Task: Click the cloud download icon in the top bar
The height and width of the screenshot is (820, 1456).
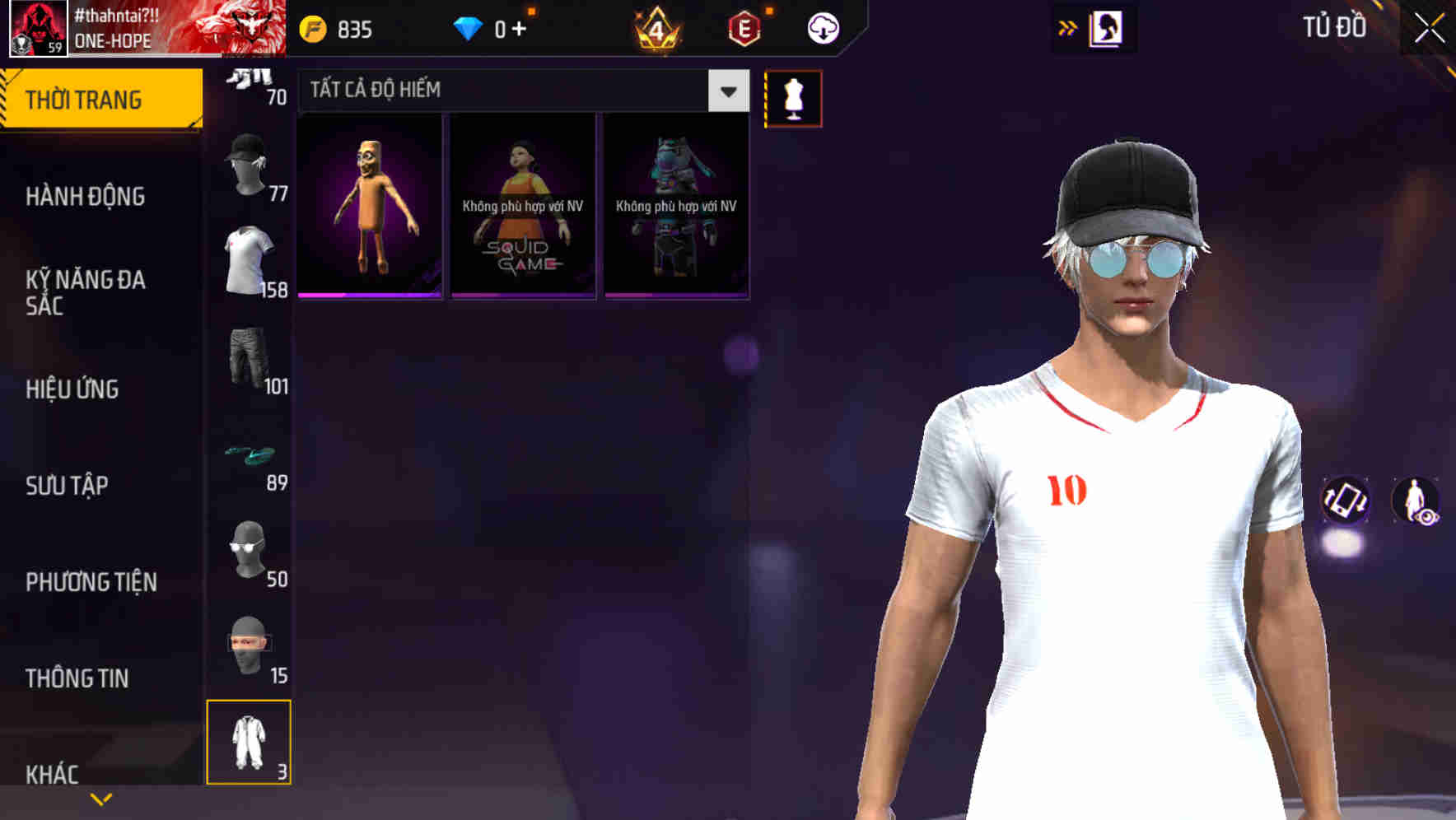Action: click(822, 27)
